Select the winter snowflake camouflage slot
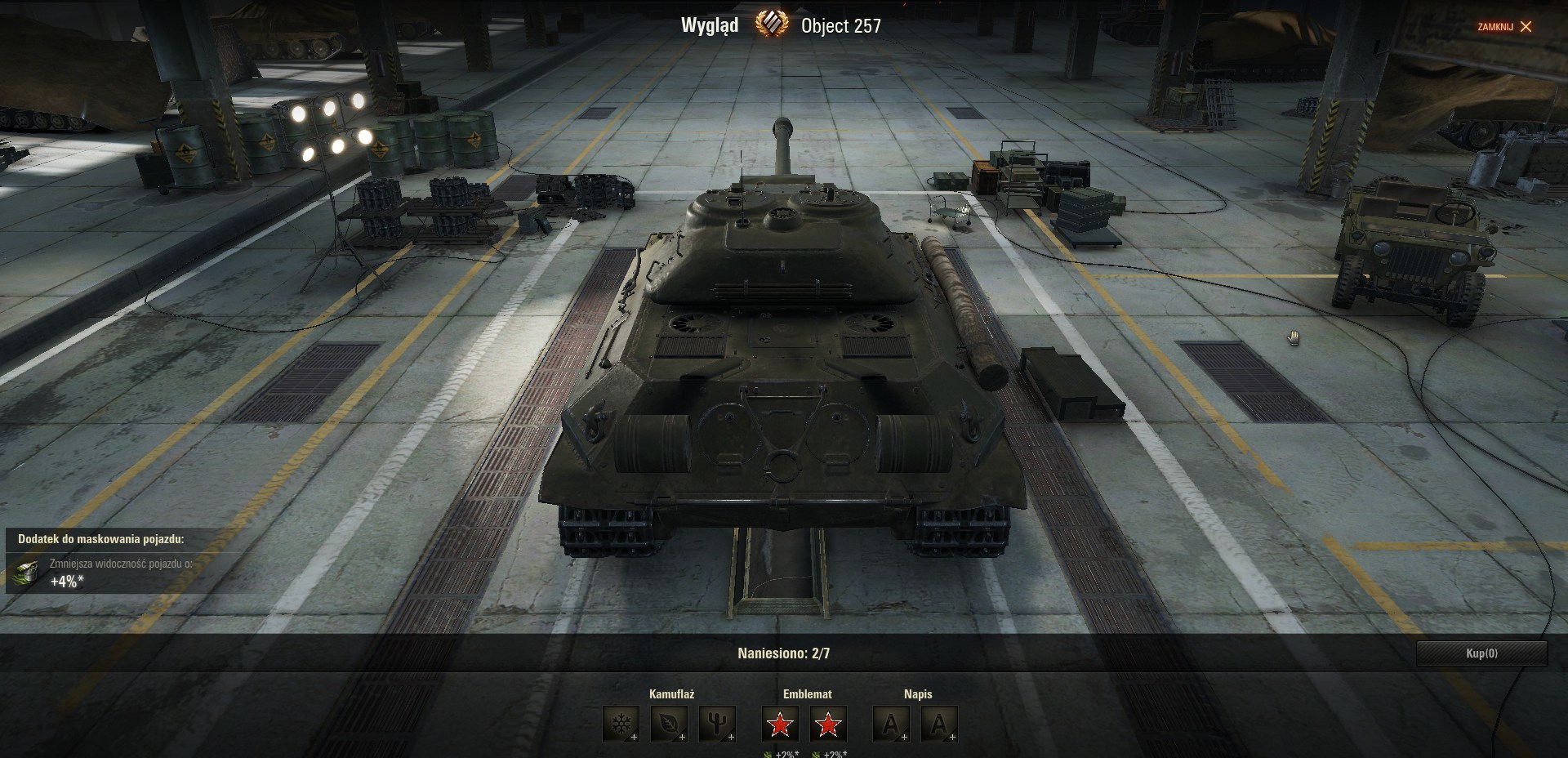The width and height of the screenshot is (1568, 758). point(621,725)
